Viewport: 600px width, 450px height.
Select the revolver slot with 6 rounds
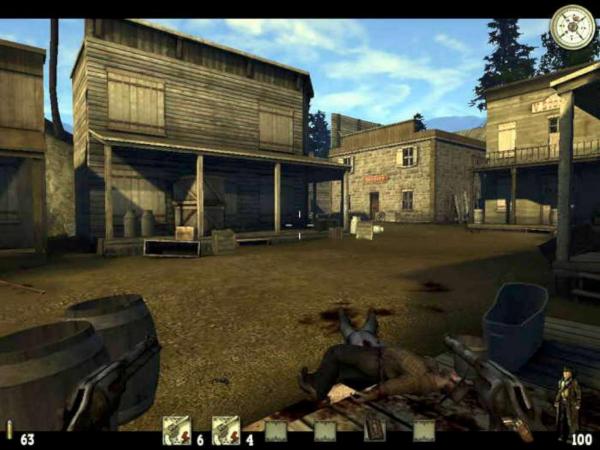tap(176, 430)
